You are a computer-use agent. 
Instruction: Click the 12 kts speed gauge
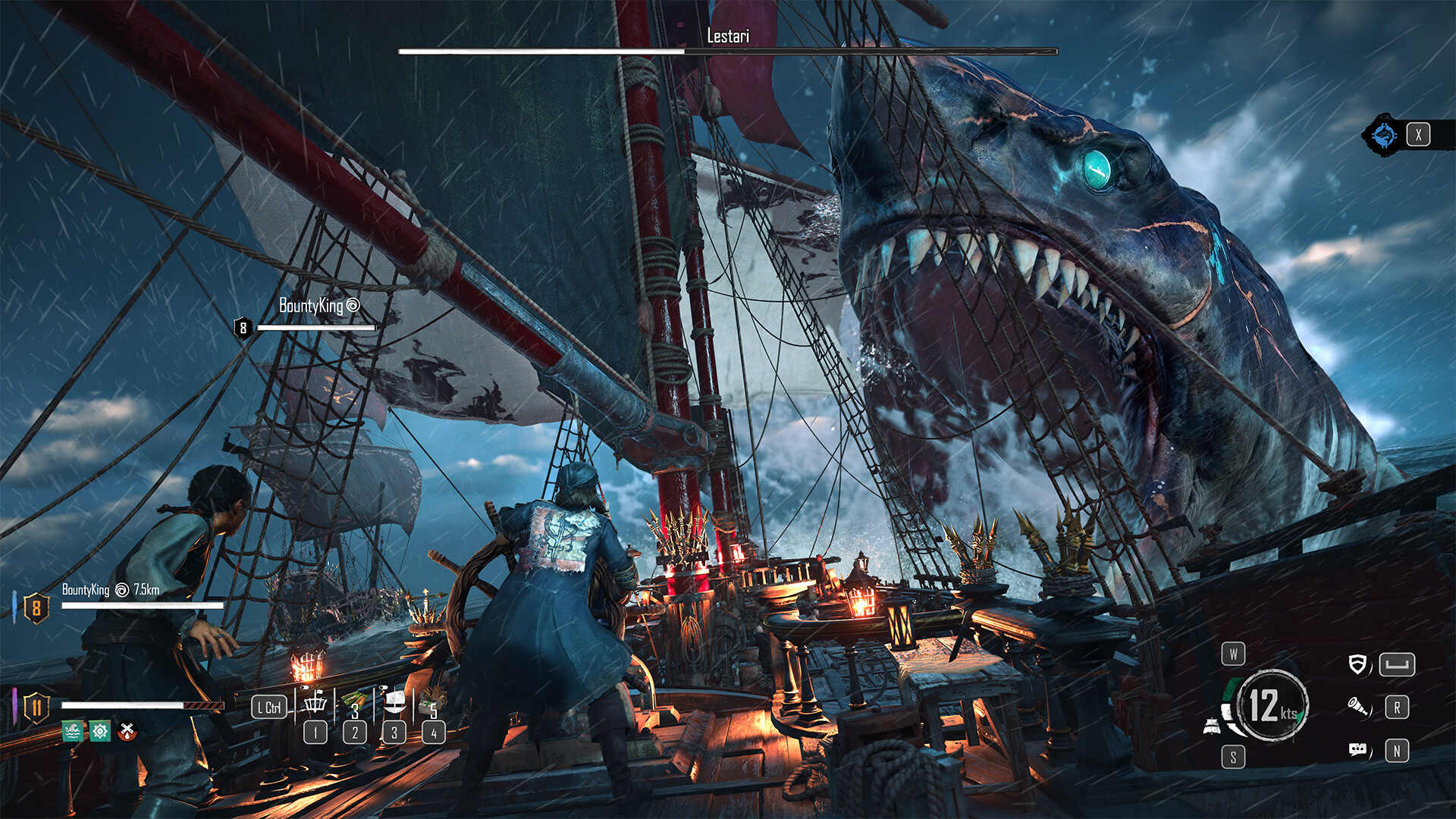click(1272, 707)
